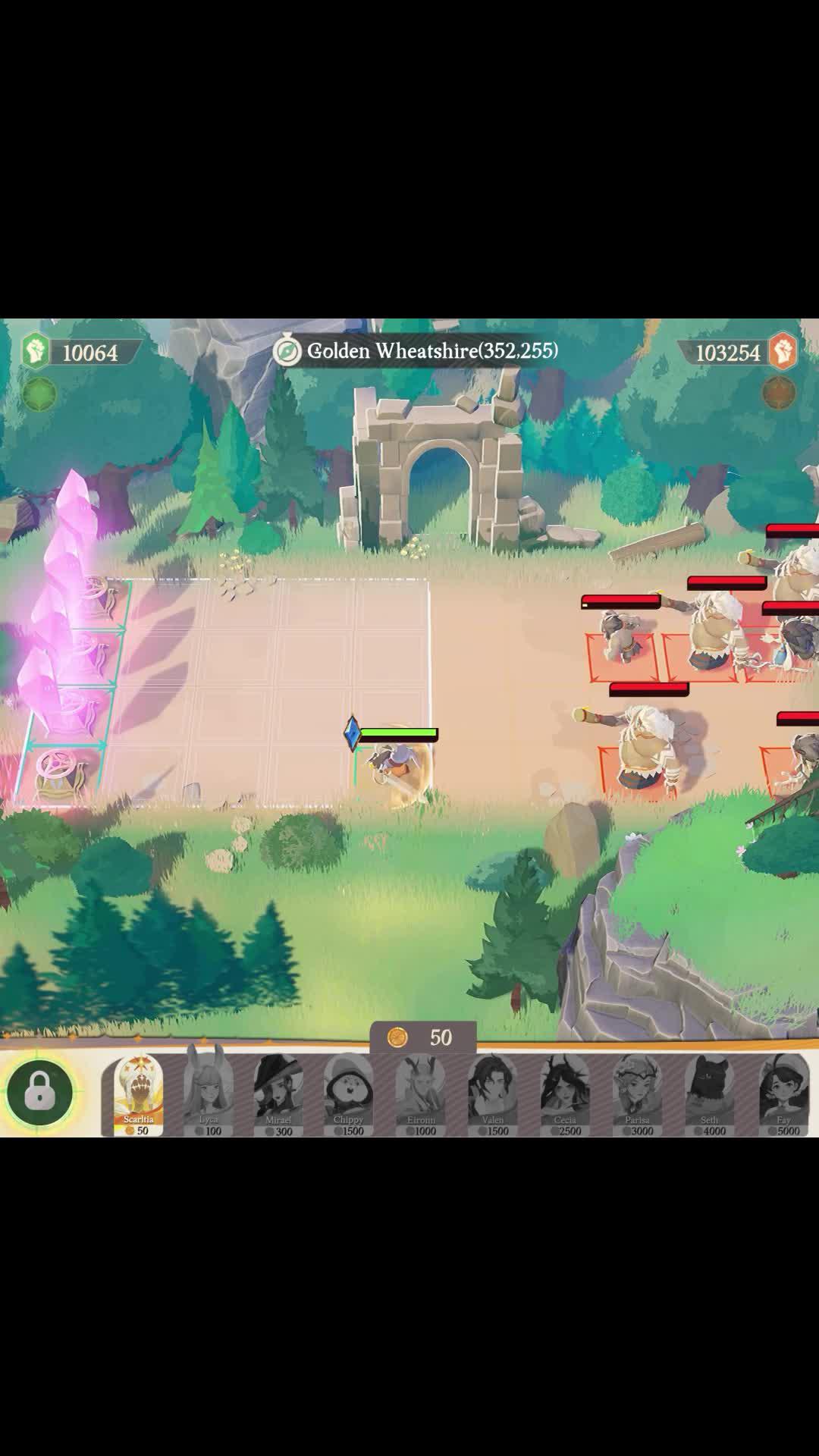Pick the Fay hero card
The image size is (819, 1456).
pos(783,1093)
